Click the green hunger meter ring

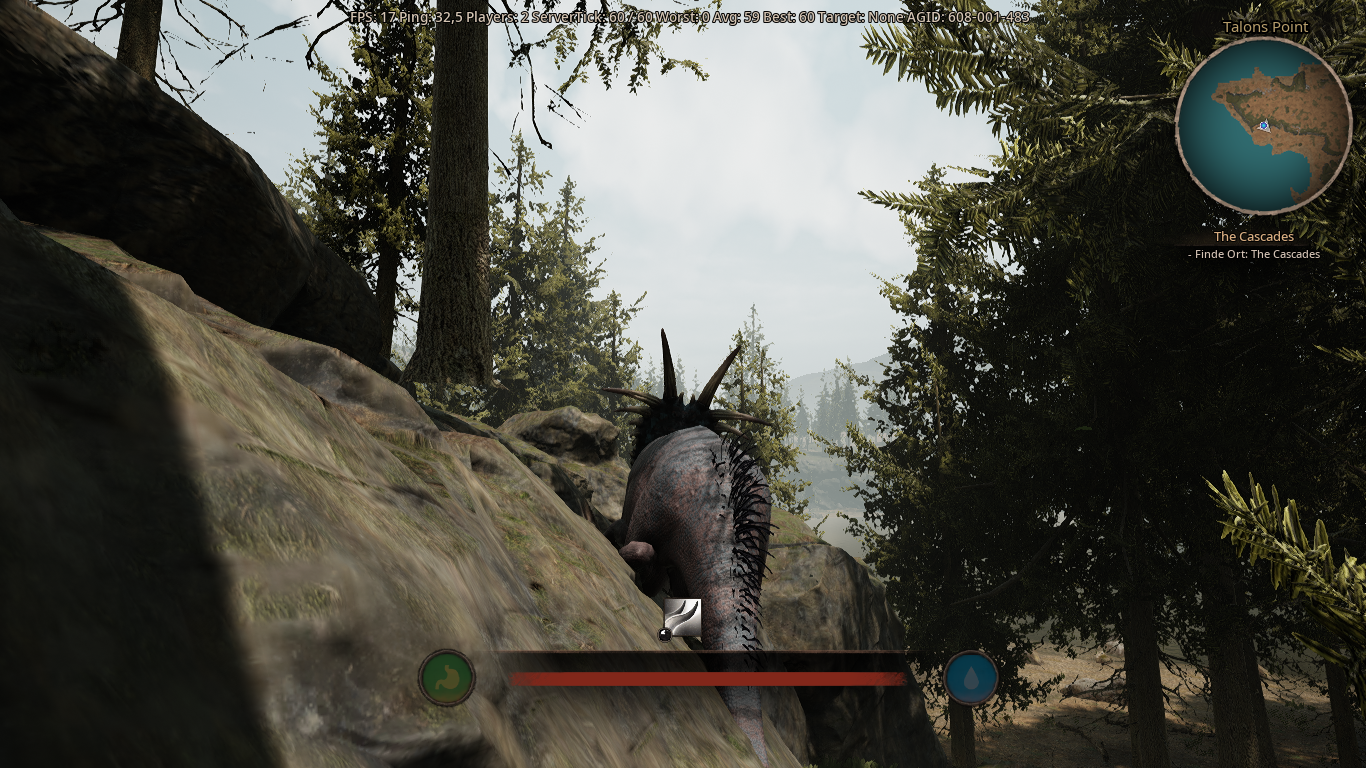coord(446,677)
